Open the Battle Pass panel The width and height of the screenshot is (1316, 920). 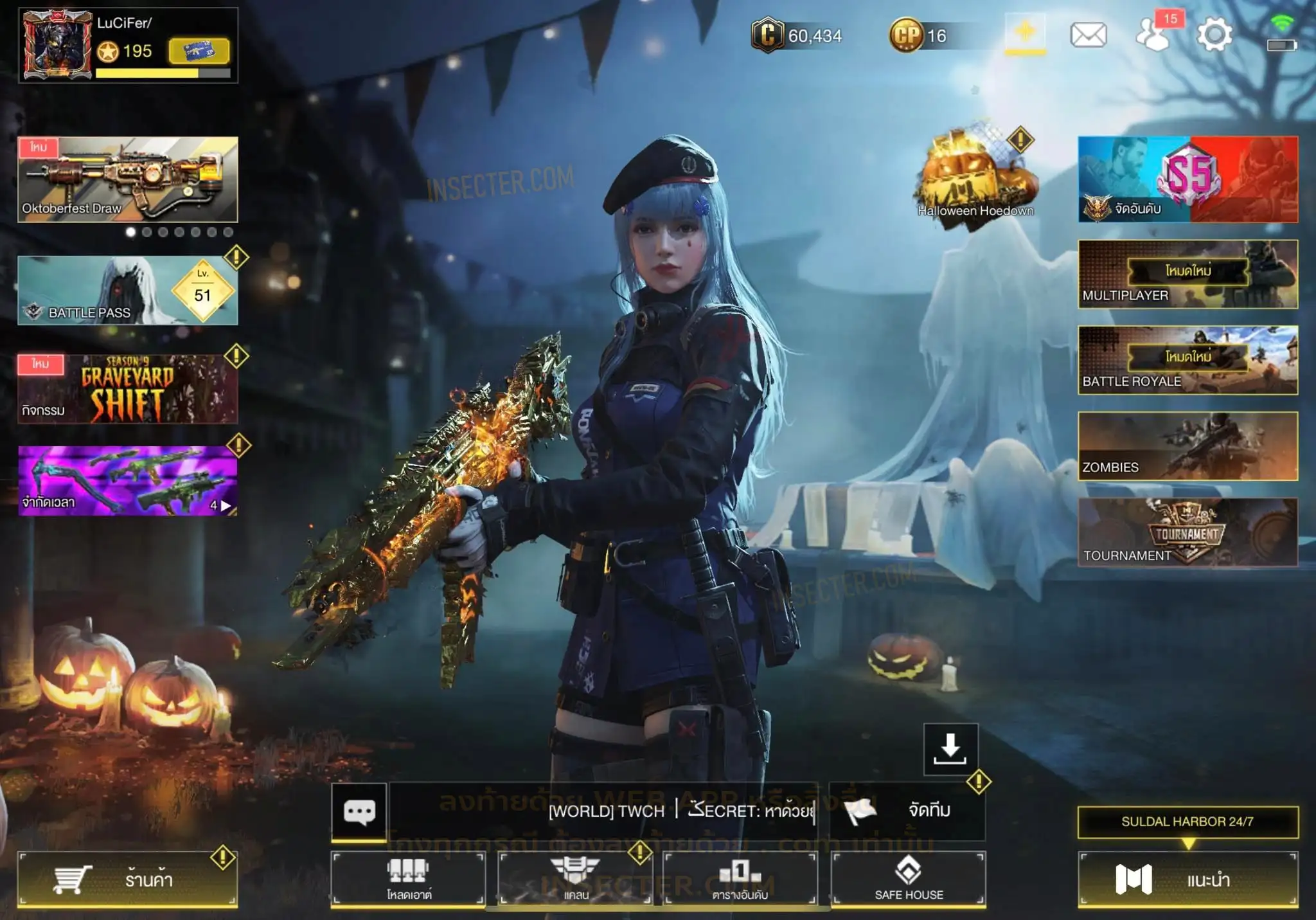[127, 291]
